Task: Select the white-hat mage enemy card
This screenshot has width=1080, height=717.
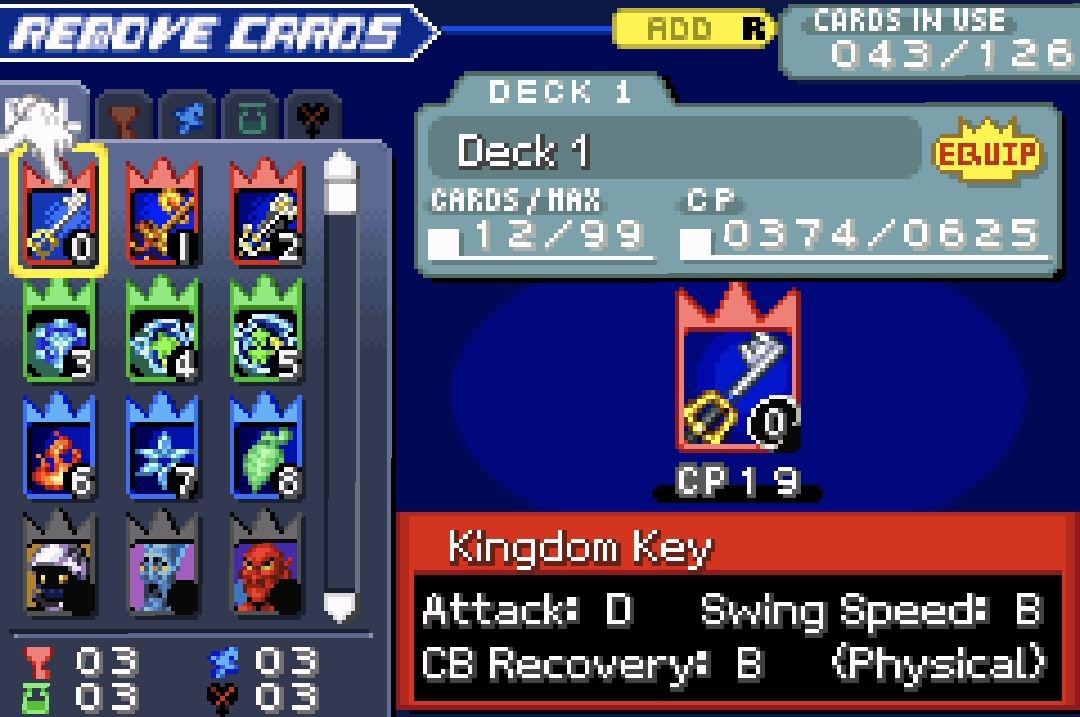Action: click(x=58, y=565)
